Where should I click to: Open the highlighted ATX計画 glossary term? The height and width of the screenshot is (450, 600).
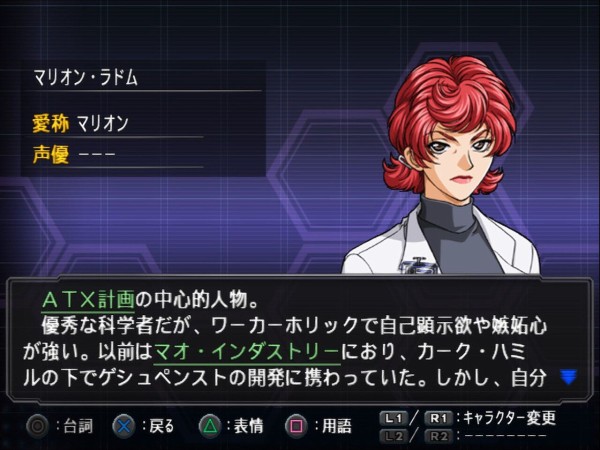(91, 298)
